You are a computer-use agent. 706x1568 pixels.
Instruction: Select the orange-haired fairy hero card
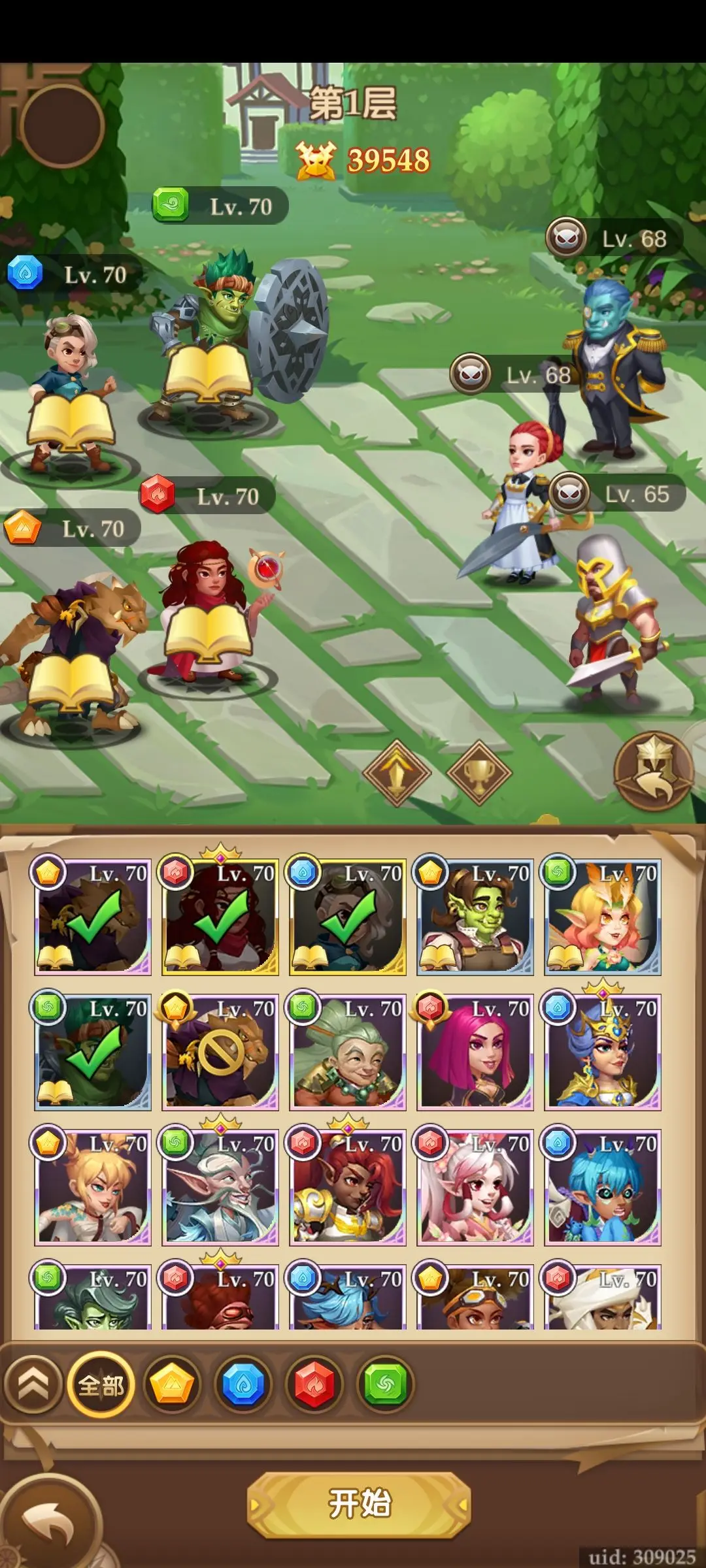(603, 917)
